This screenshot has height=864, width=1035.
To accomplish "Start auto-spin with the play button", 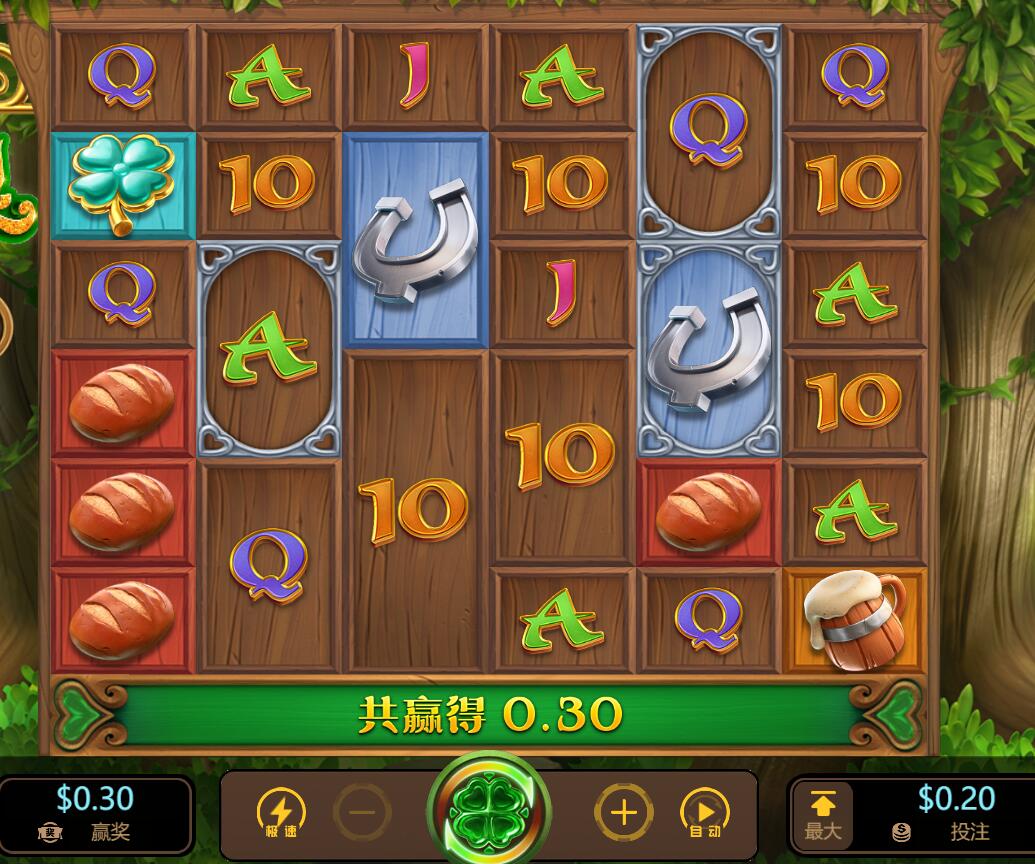I will [x=704, y=812].
